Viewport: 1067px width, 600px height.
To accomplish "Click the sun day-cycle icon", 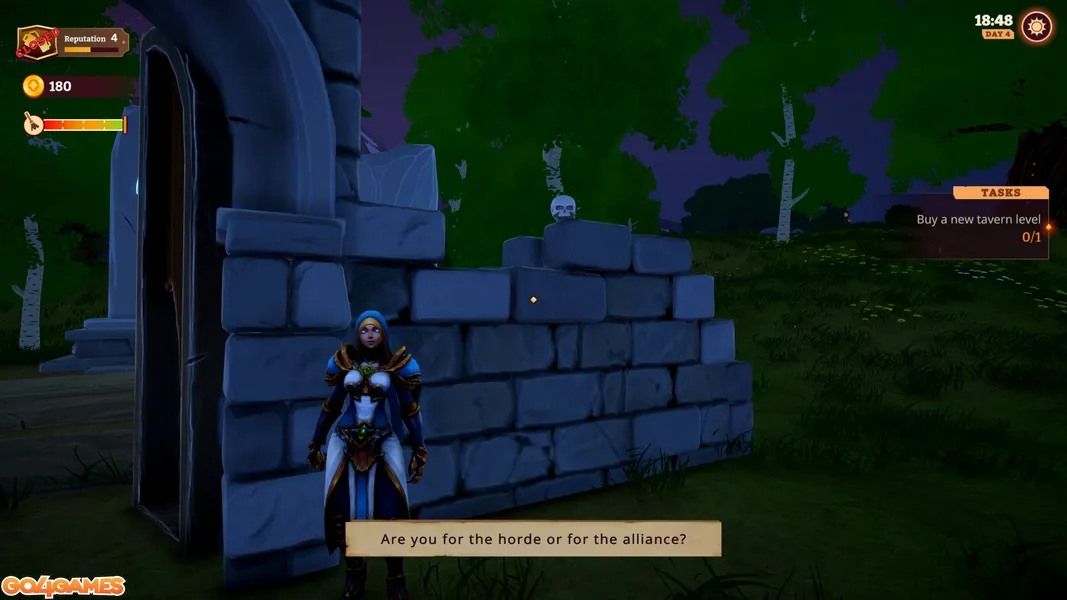I will (1037, 27).
